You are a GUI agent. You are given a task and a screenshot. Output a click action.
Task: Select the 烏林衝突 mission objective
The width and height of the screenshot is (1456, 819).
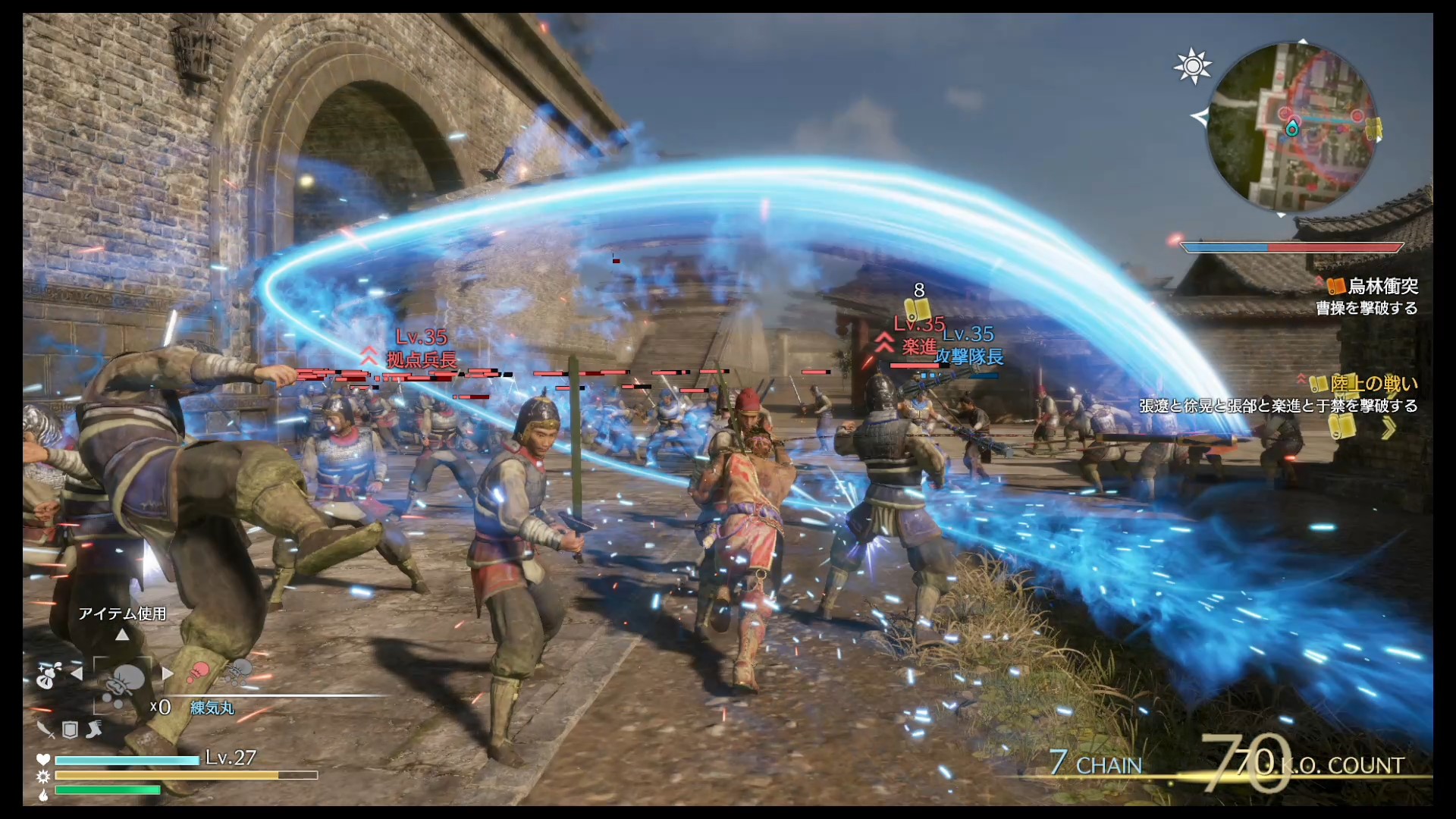tap(1382, 286)
